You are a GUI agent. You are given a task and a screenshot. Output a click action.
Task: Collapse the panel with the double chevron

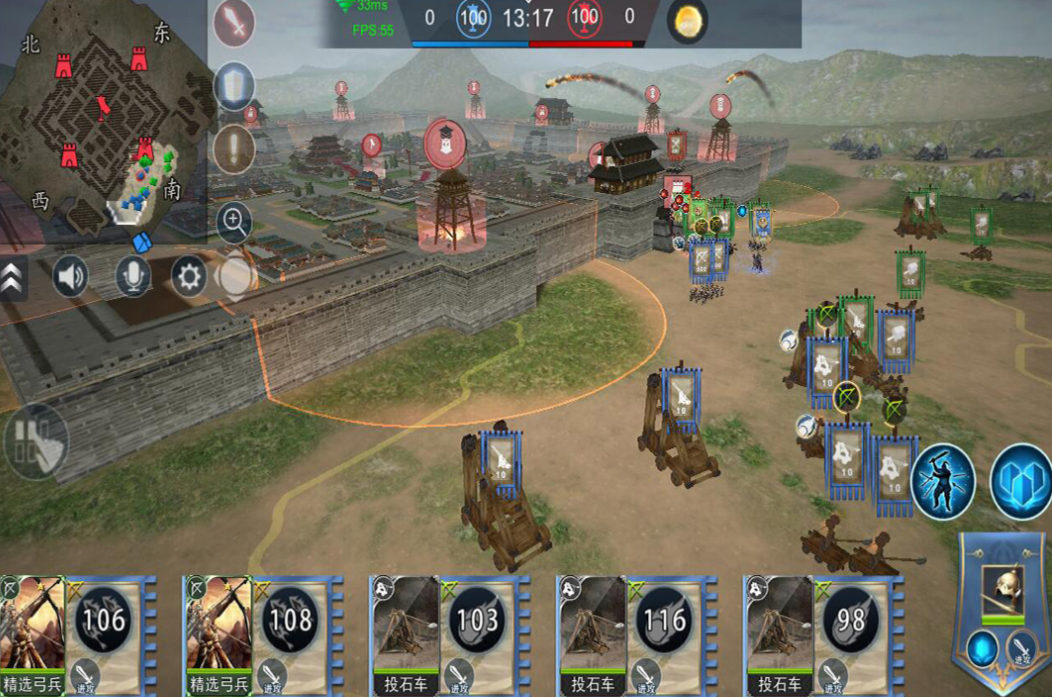[12, 277]
